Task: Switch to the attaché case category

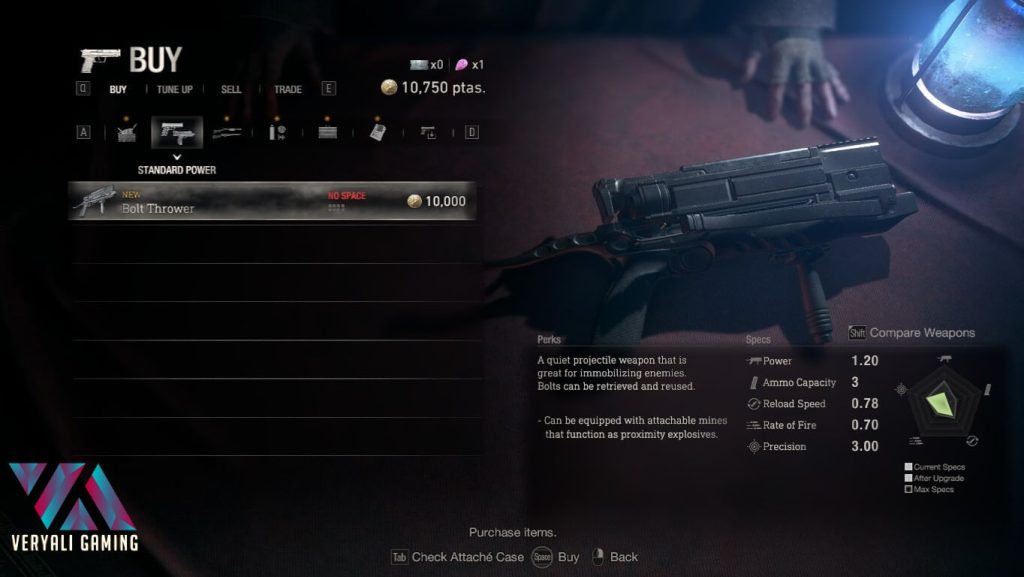Action: pos(327,132)
